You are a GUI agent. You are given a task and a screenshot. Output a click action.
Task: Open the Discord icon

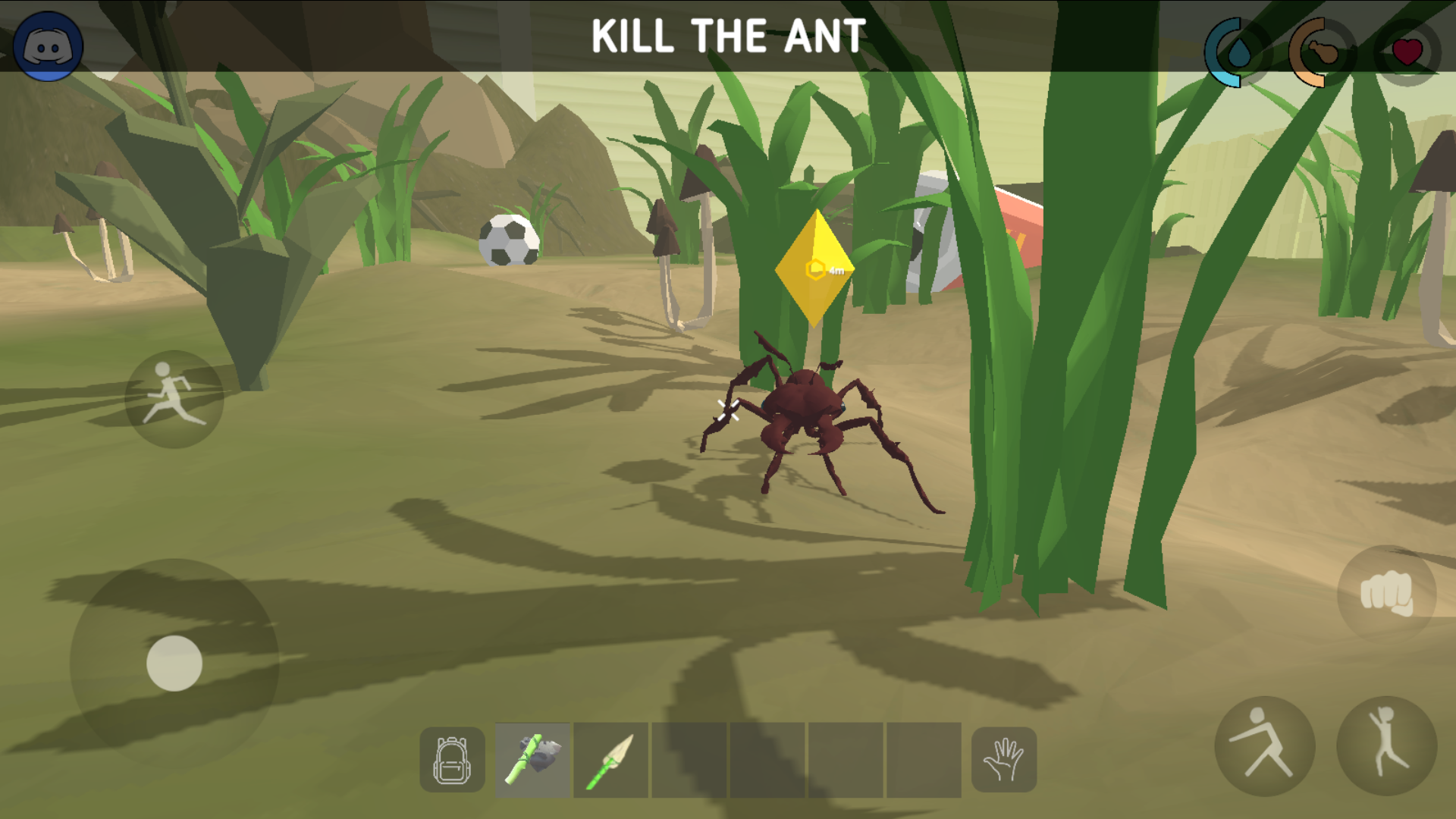(47, 45)
